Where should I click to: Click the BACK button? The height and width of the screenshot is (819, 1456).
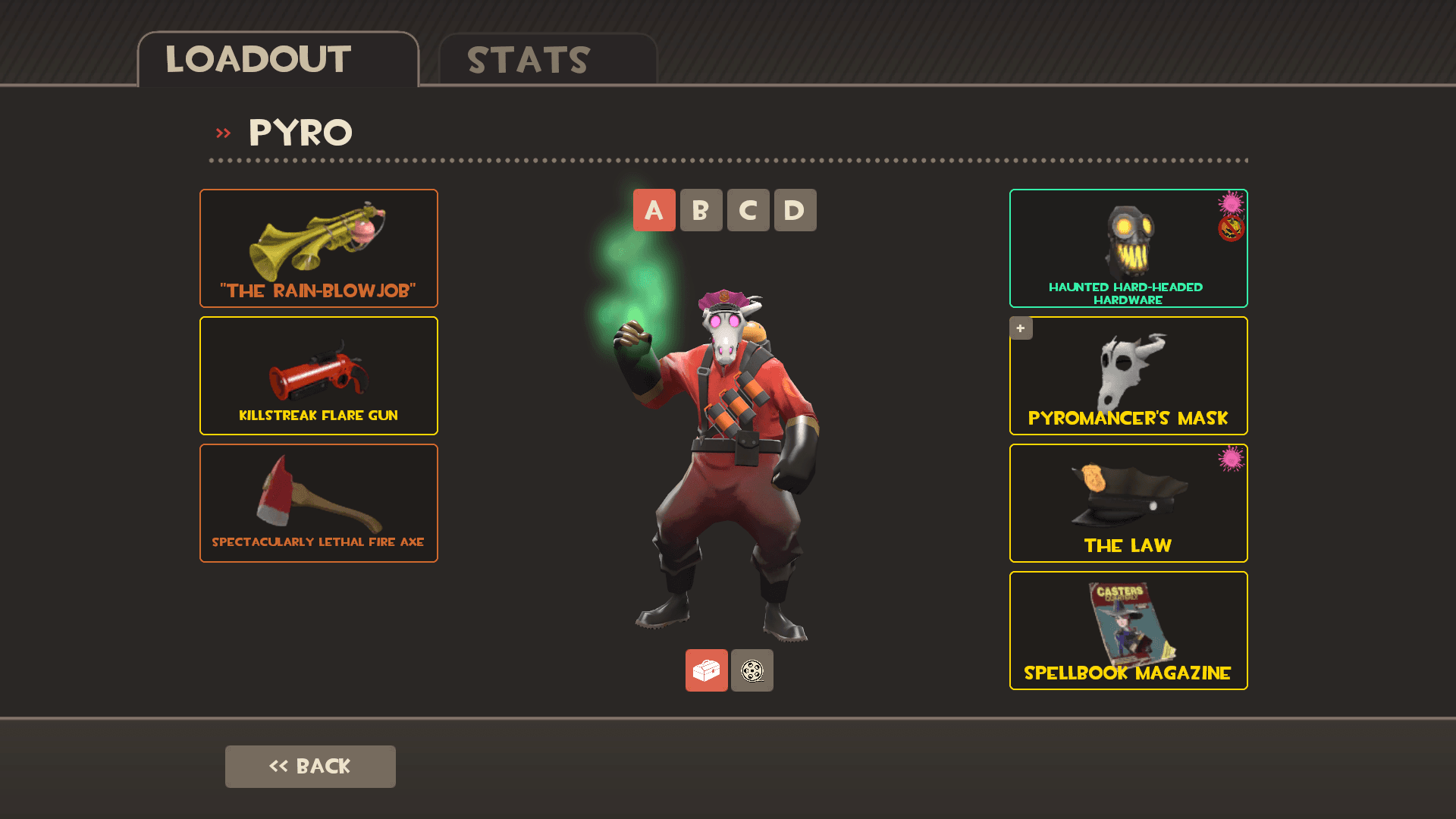[310, 766]
